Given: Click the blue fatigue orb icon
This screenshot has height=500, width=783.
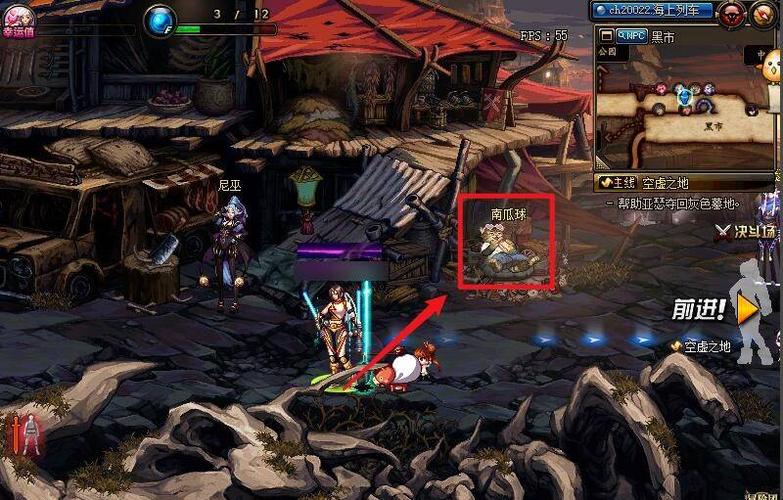Looking at the screenshot, I should coord(160,19).
